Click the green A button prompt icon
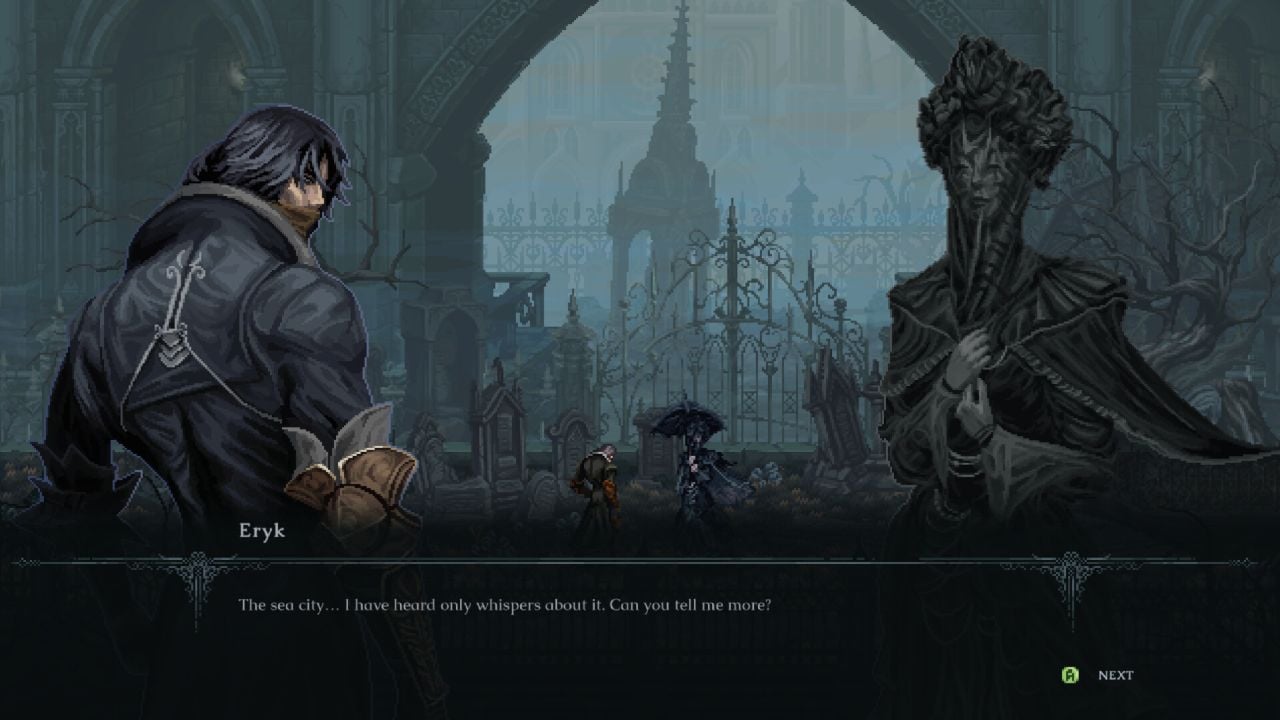1280x720 pixels. tap(1070, 675)
